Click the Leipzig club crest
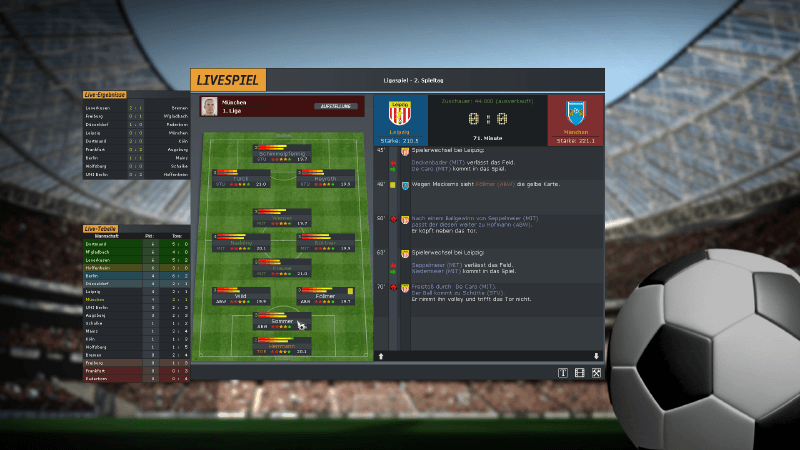The image size is (800, 450). (400, 115)
